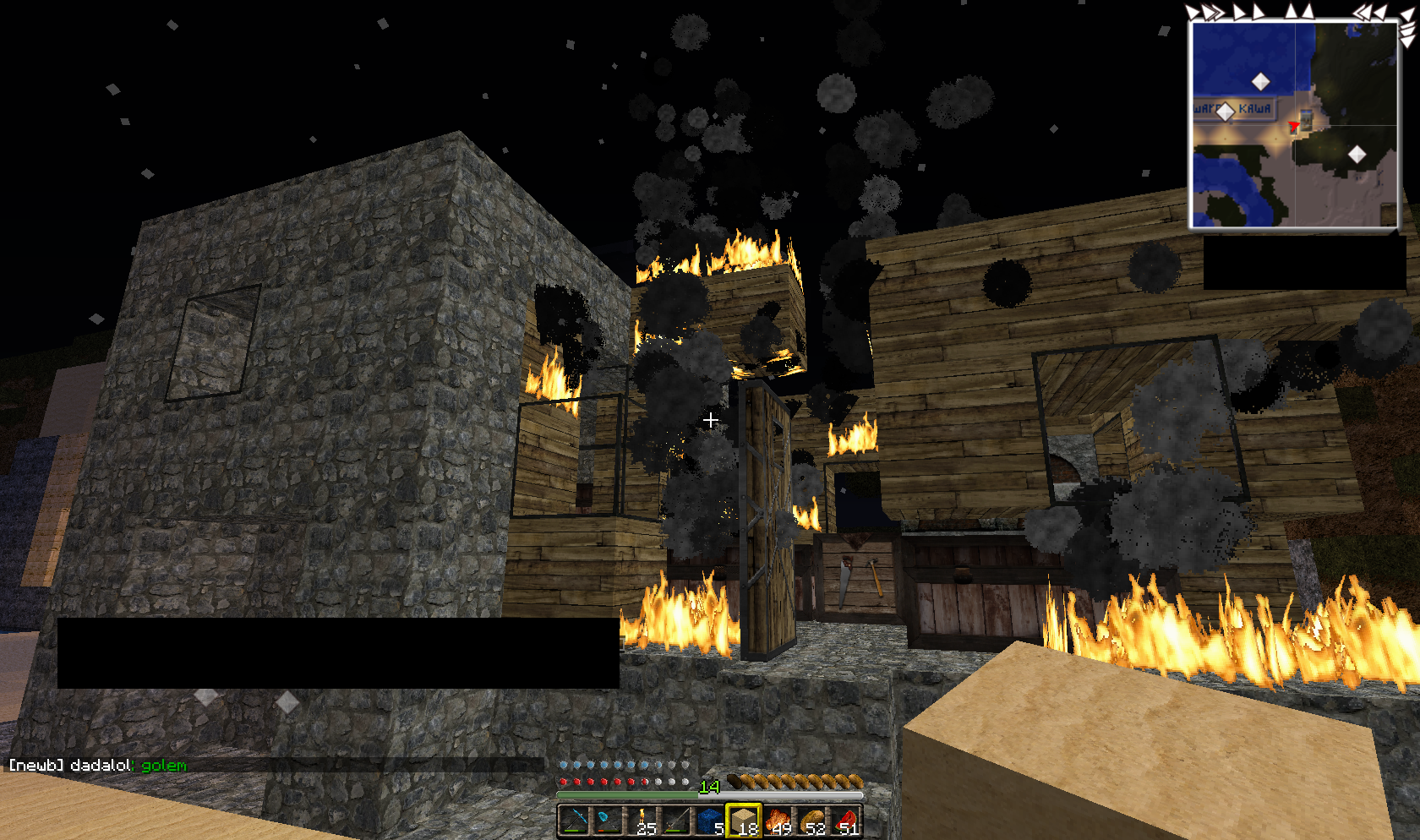The image size is (1420, 840).
Task: Click the red player arrow on the minimap
Action: click(1293, 127)
